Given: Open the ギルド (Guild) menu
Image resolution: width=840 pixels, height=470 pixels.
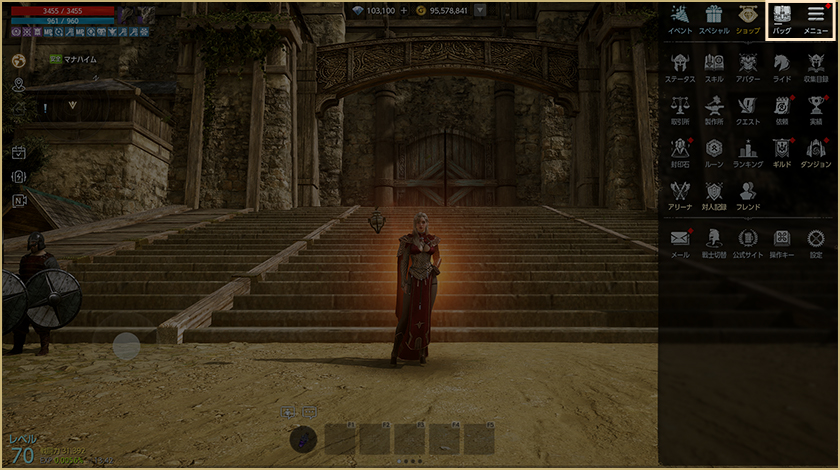Looking at the screenshot, I should click(782, 151).
